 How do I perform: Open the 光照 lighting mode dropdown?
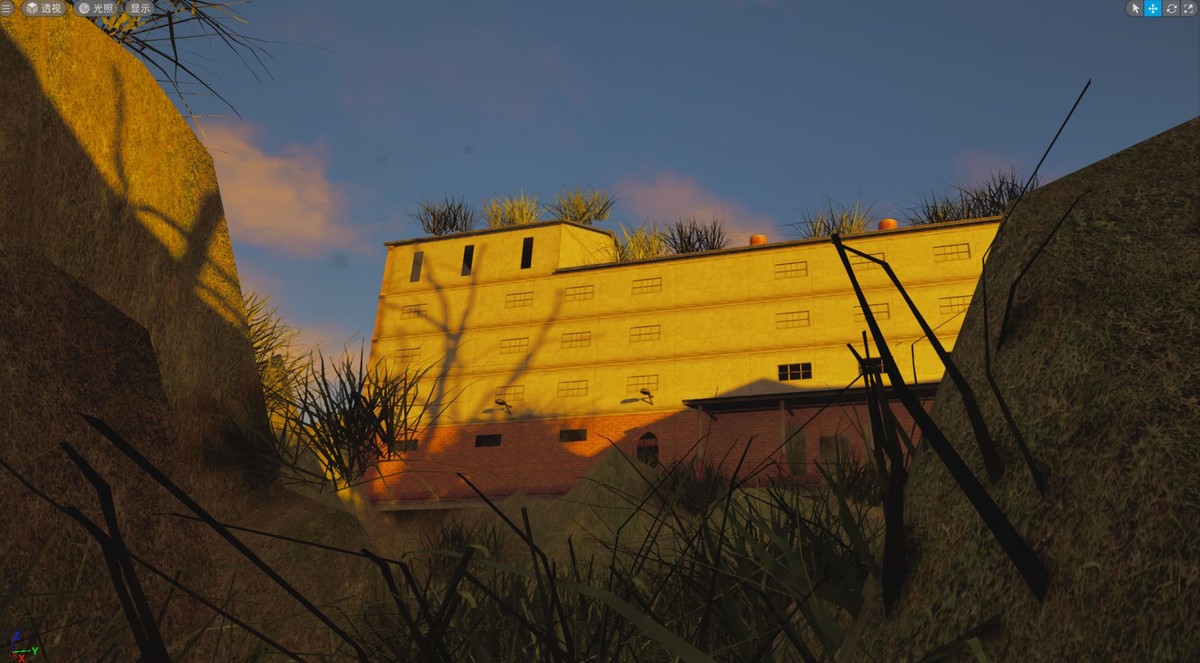click(96, 8)
